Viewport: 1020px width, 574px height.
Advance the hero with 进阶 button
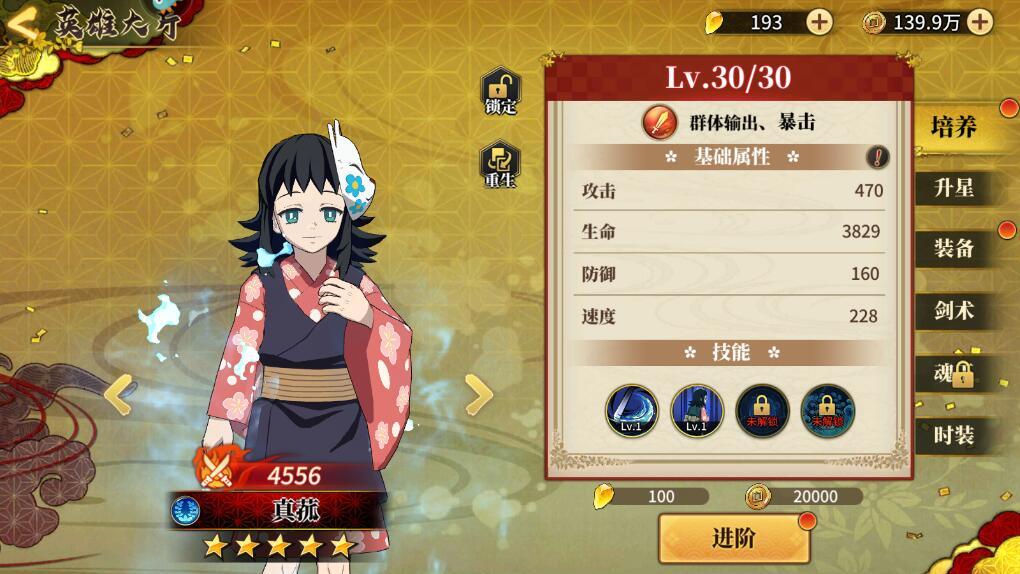click(733, 538)
